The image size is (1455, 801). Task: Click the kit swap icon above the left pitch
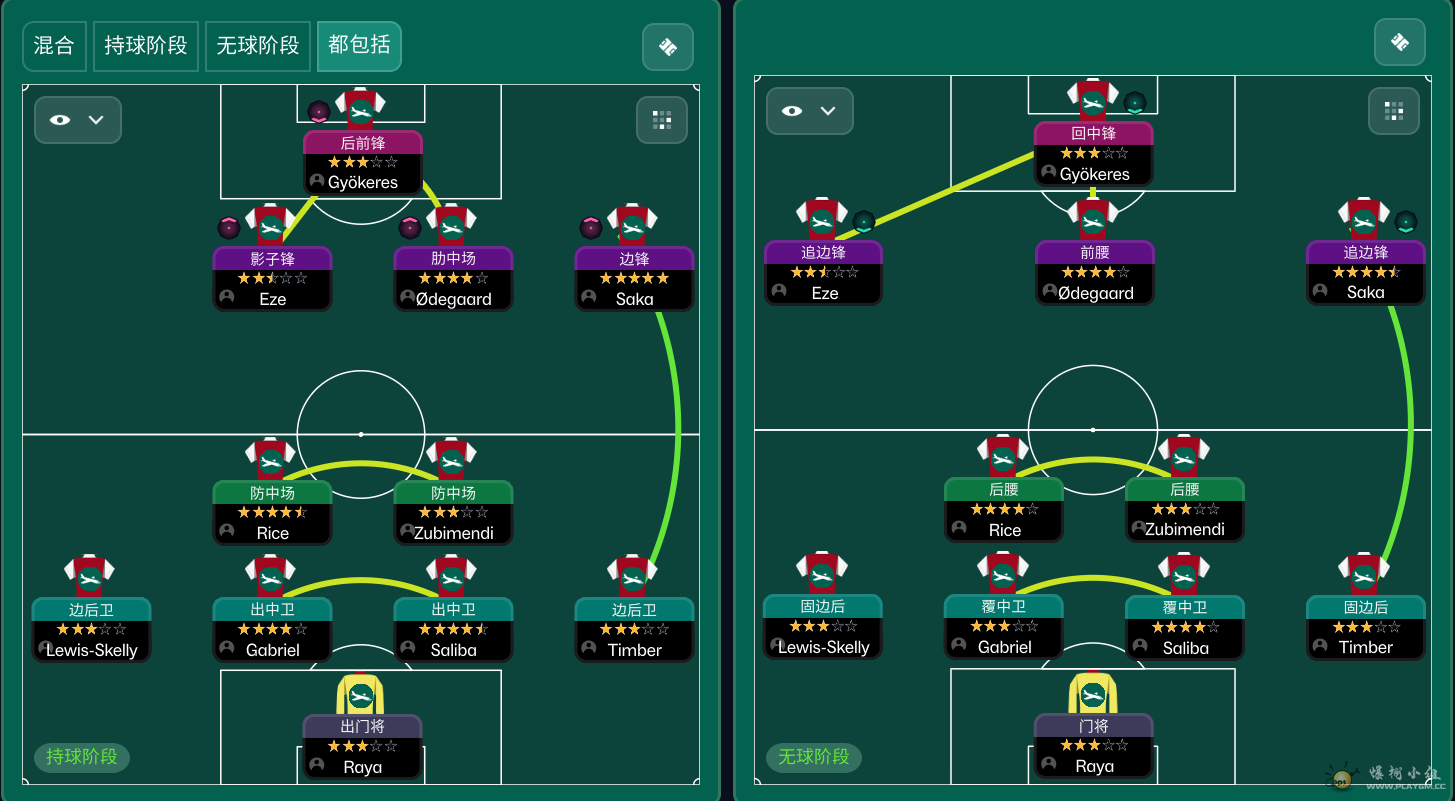pos(666,46)
